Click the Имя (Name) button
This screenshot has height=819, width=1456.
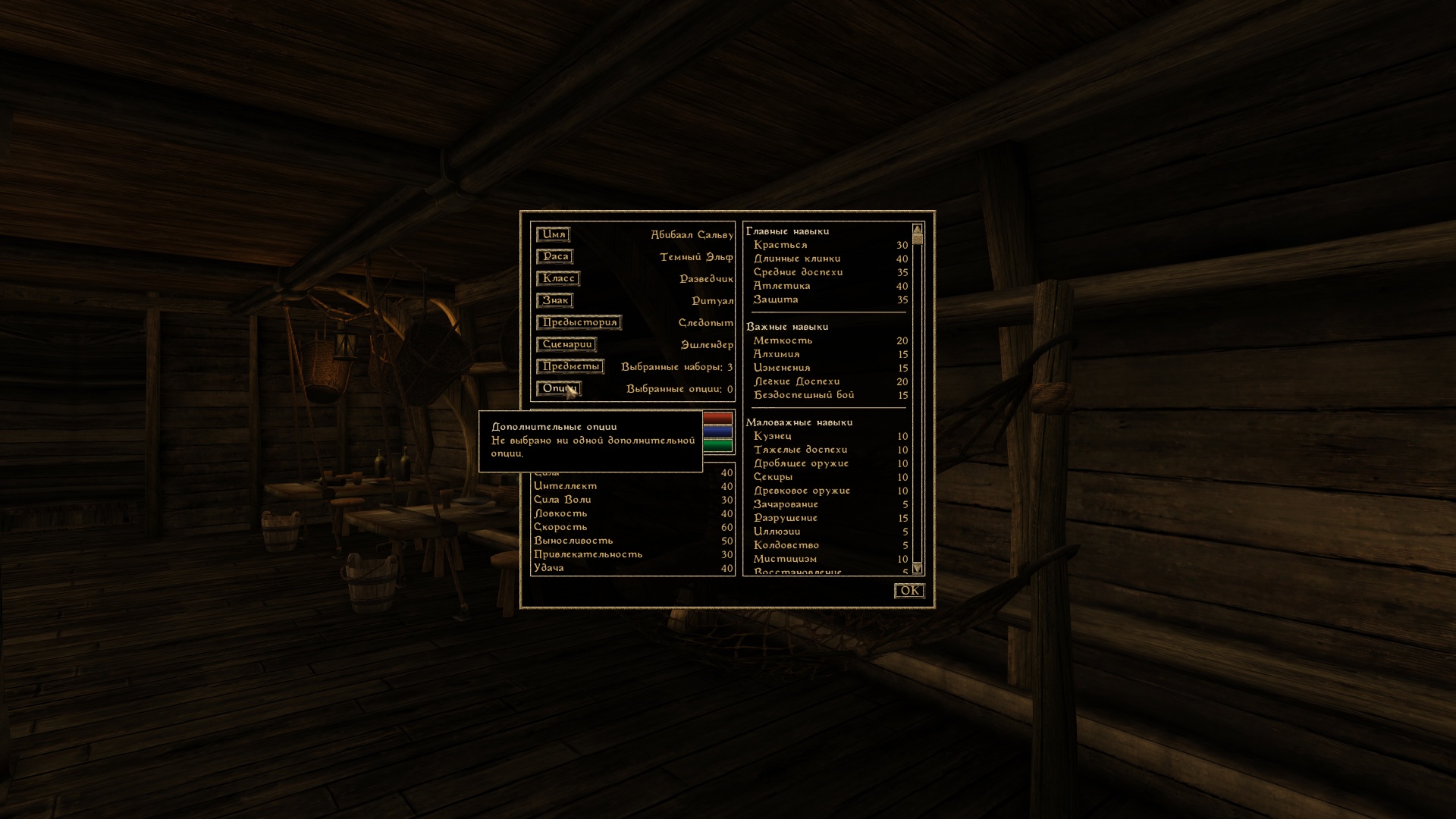(553, 235)
